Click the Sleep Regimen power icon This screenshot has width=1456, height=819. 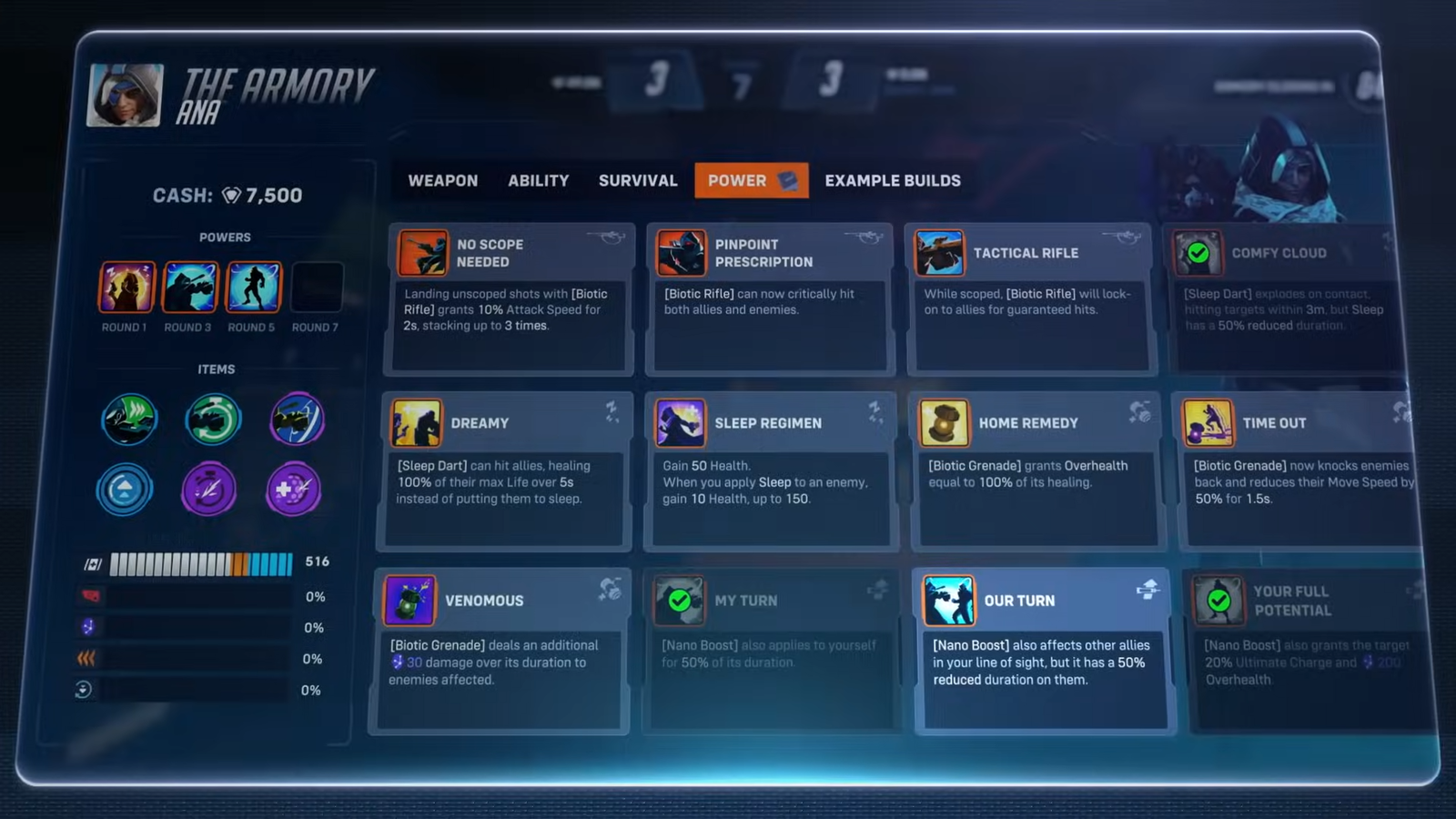[681, 422]
